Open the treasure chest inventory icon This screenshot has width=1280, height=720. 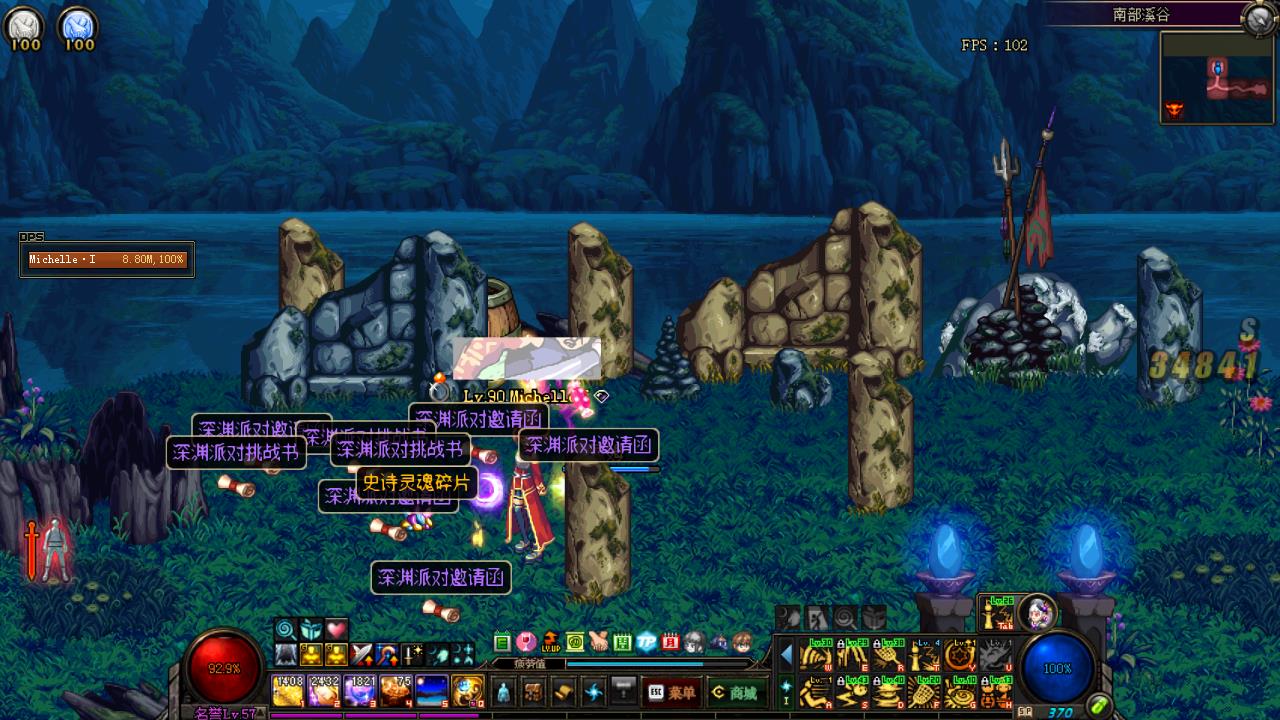(x=534, y=691)
